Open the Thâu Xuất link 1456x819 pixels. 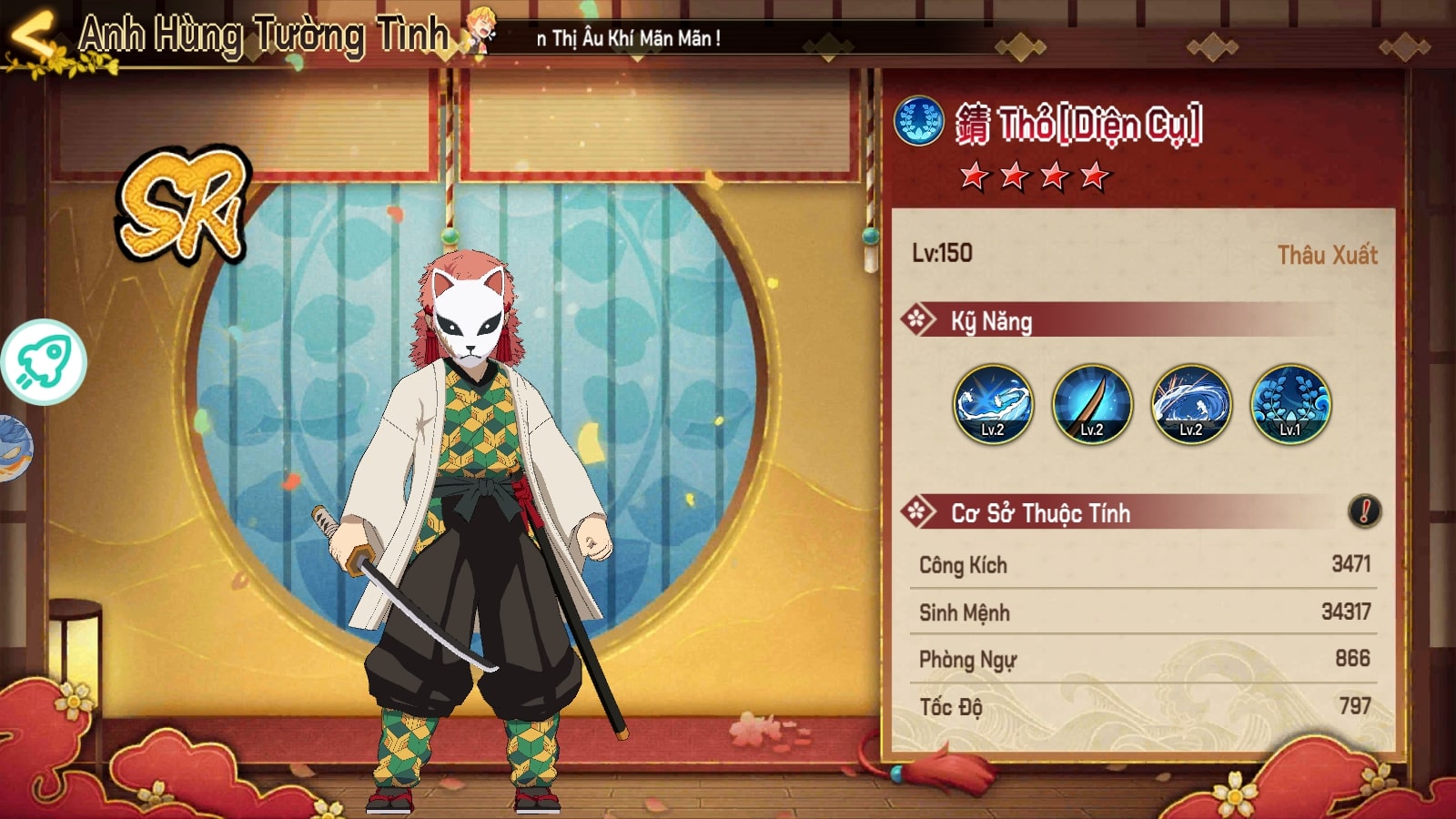[x=1327, y=255]
